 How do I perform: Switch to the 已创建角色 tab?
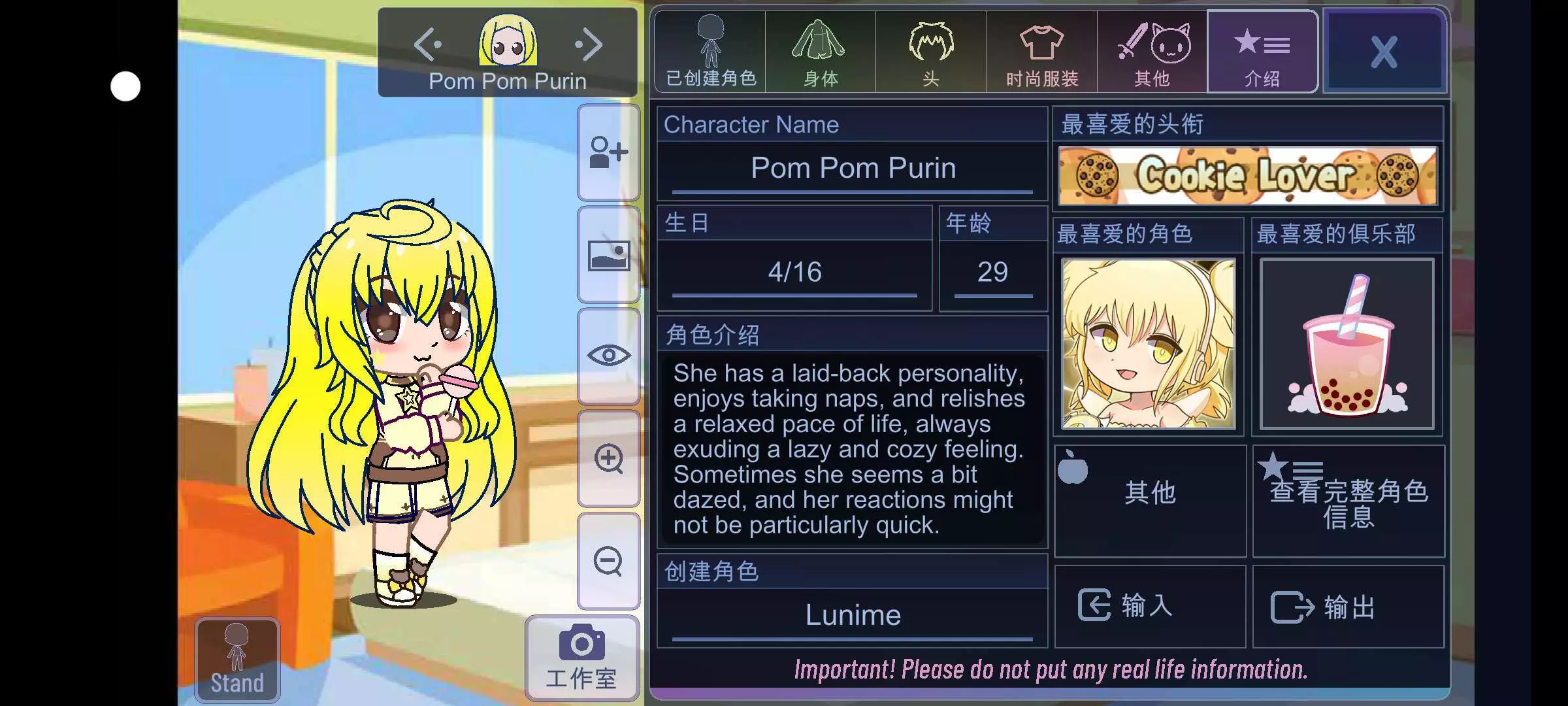(x=710, y=52)
